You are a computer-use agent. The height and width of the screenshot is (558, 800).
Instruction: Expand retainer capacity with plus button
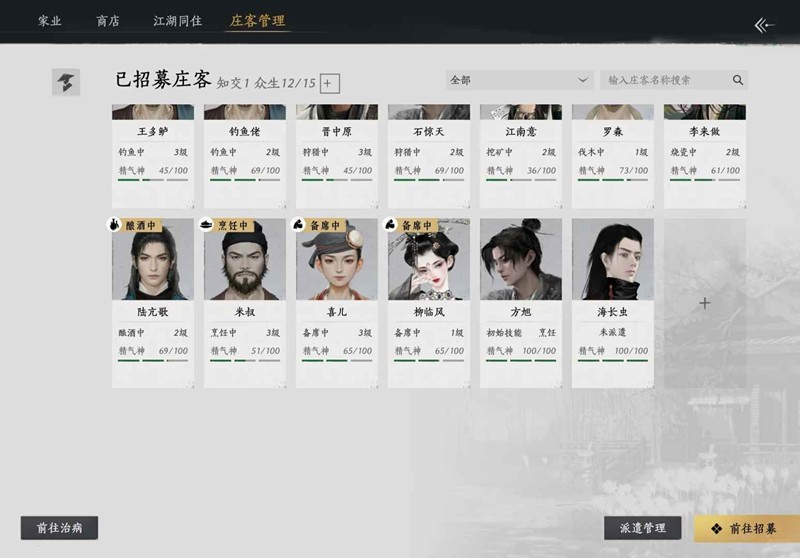tap(330, 84)
